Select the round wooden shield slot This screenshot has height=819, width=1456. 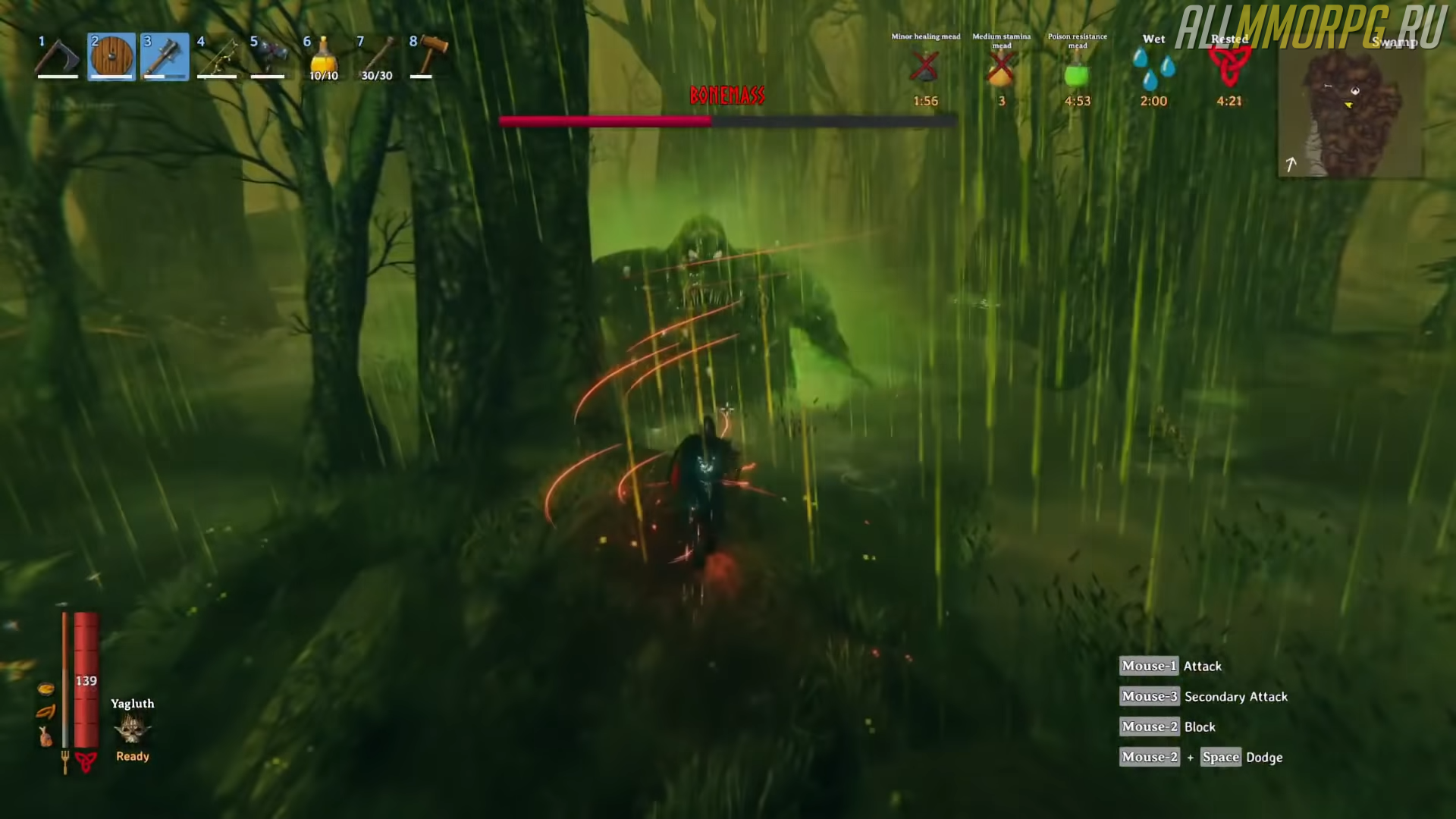pos(111,57)
